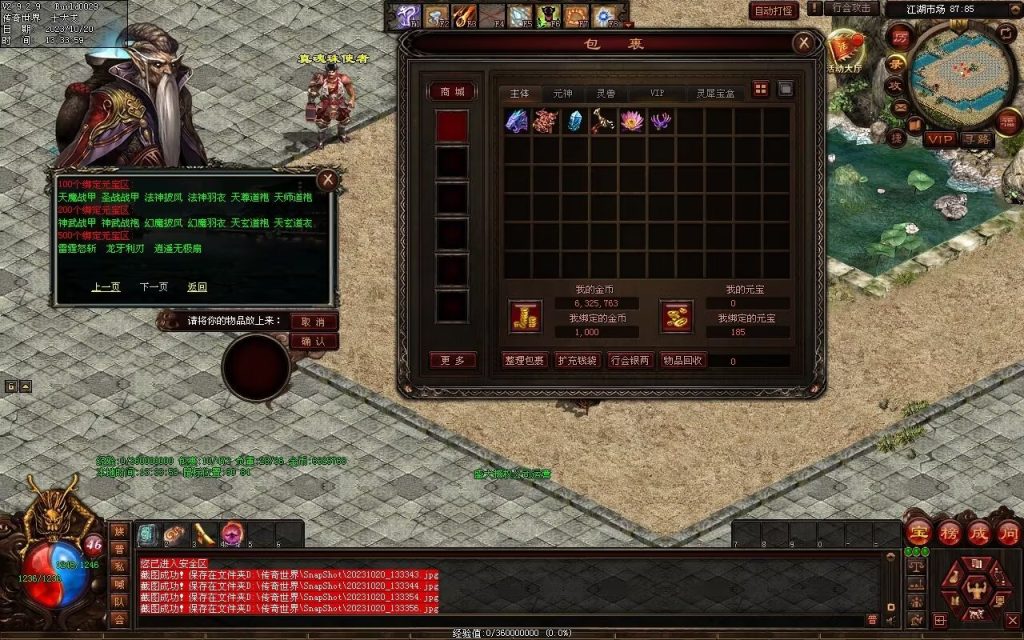Cancel item placement with 取消
This screenshot has width=1024, height=640.
click(x=313, y=322)
